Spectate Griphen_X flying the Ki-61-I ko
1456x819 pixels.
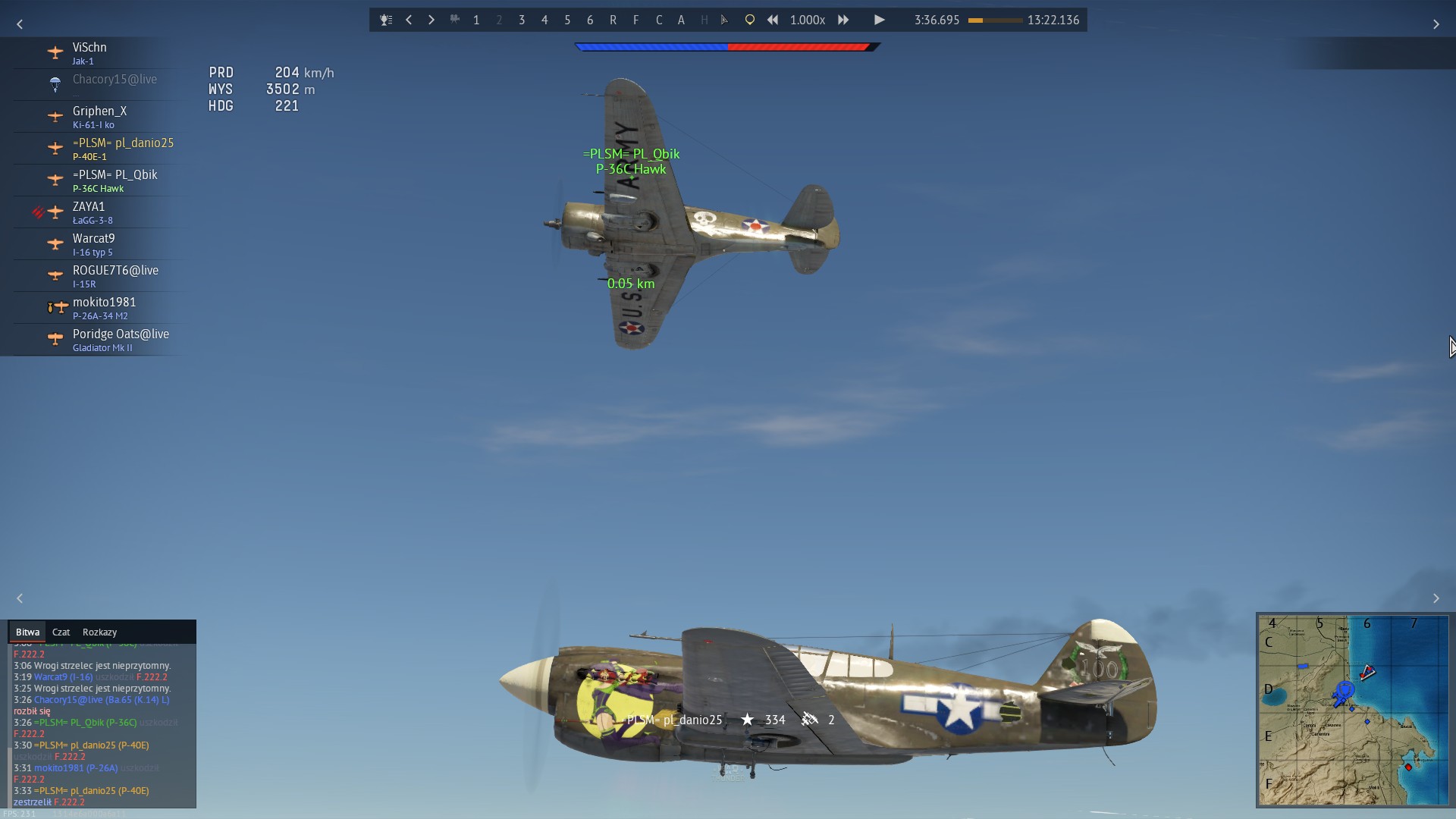pos(99,116)
